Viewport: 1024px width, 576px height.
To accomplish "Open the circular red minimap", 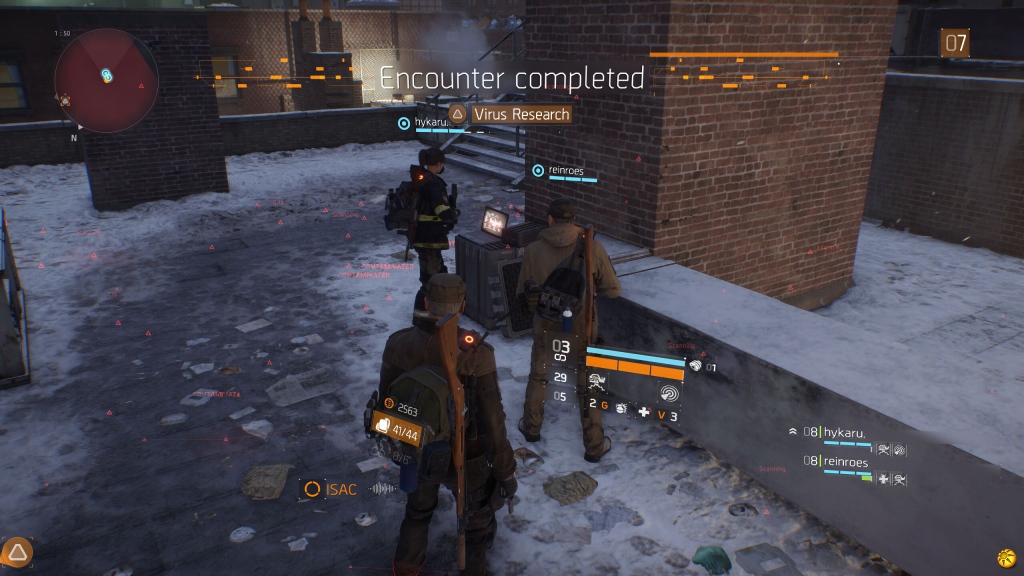I will tap(105, 76).
